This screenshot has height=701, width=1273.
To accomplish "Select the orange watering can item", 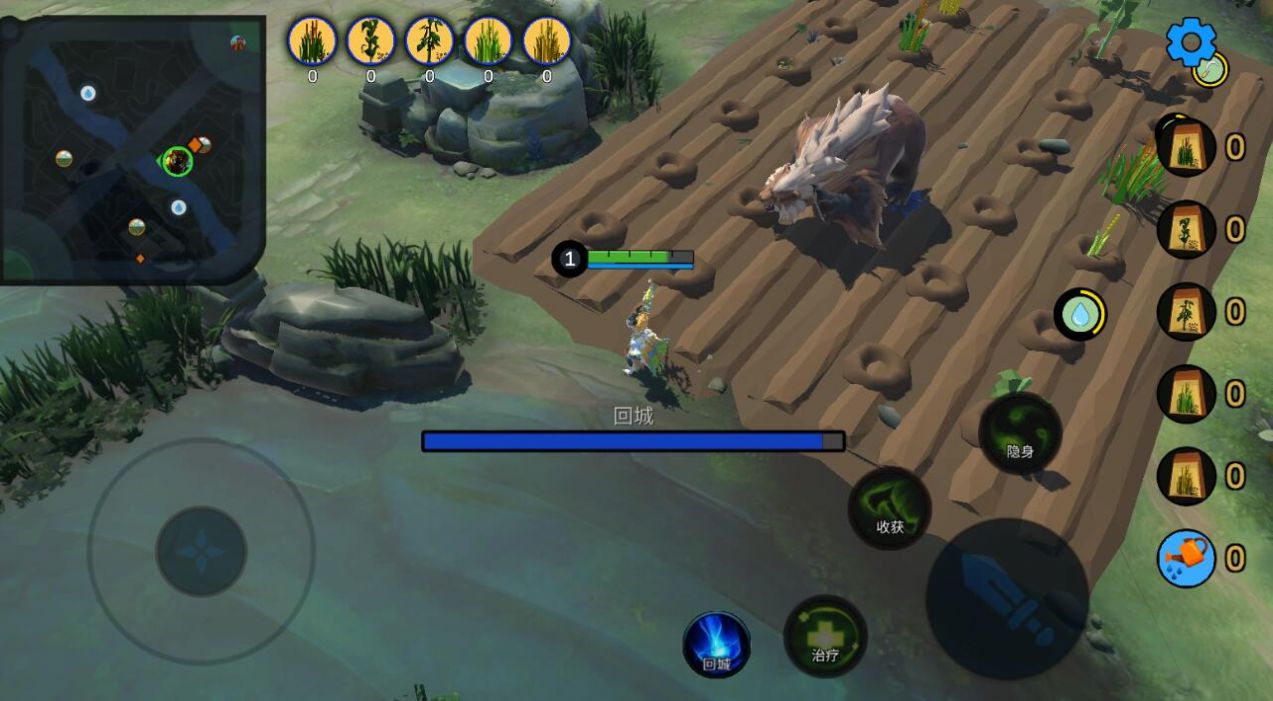I will tap(1186, 558).
